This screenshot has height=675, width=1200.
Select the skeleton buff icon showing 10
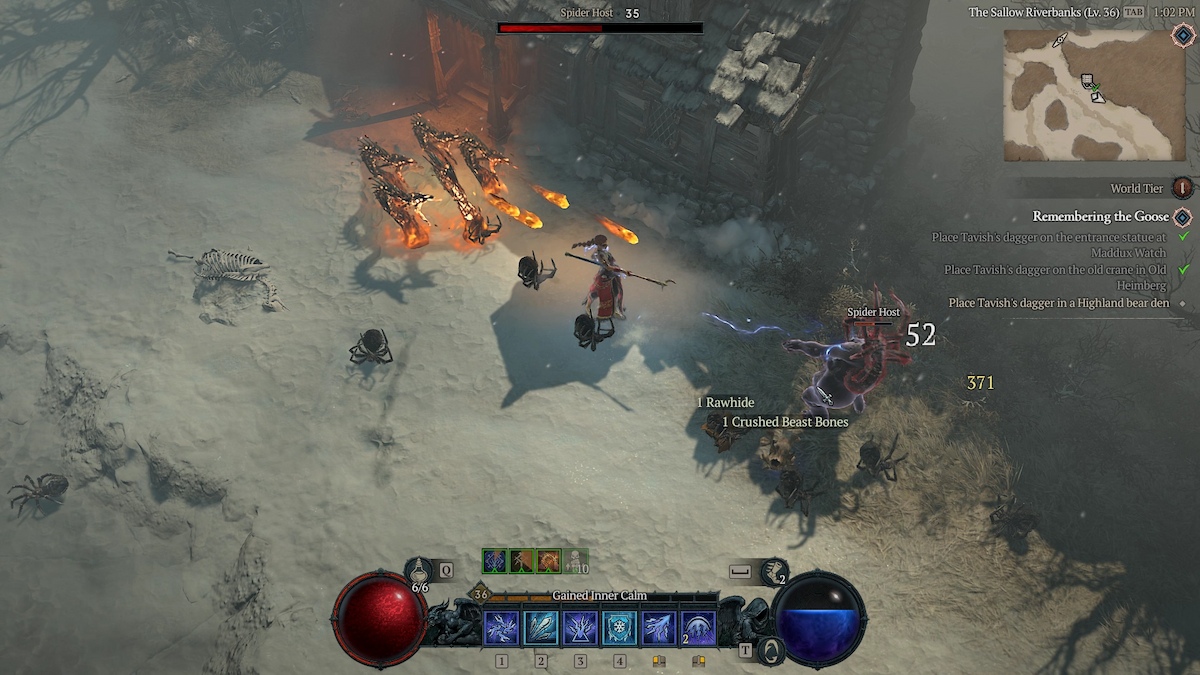pyautogui.click(x=575, y=561)
